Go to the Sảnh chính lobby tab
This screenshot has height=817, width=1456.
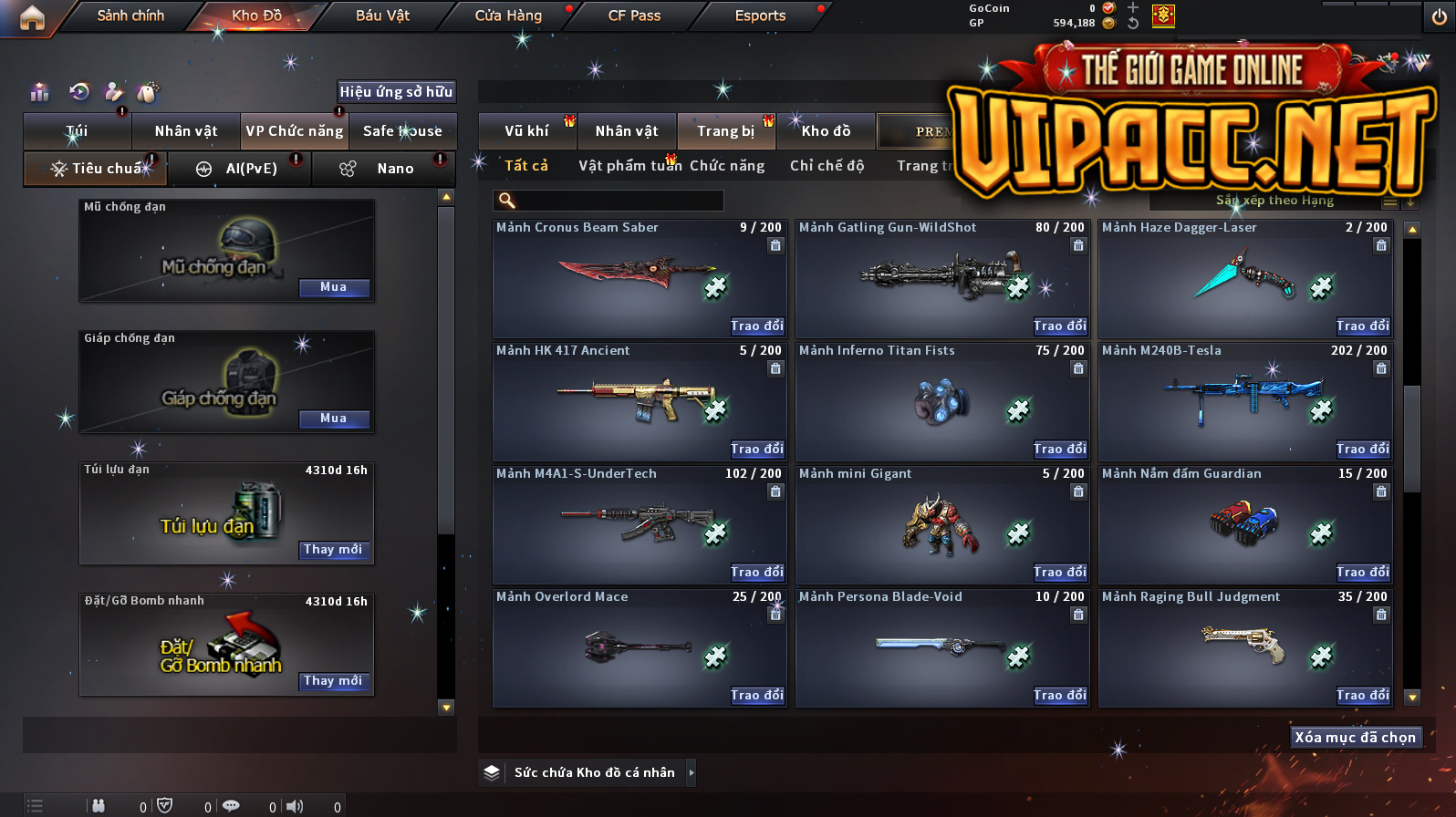pyautogui.click(x=130, y=16)
